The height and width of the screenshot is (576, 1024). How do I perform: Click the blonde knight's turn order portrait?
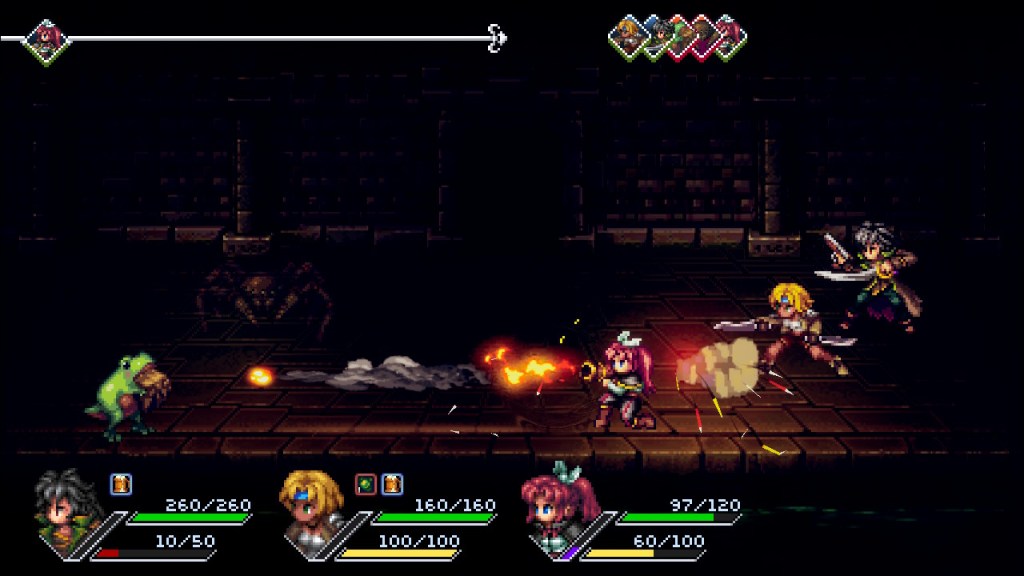[629, 37]
